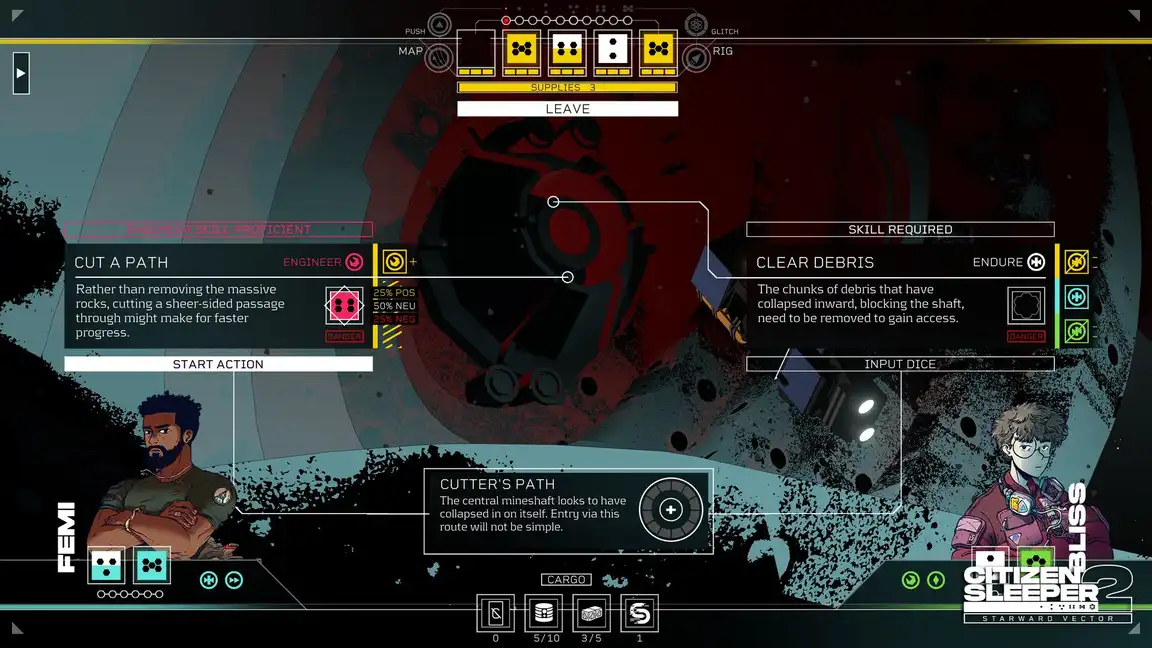Screen dimensions: 1152x648
Task: Click the empty dice slot in top tray
Action: (476, 48)
